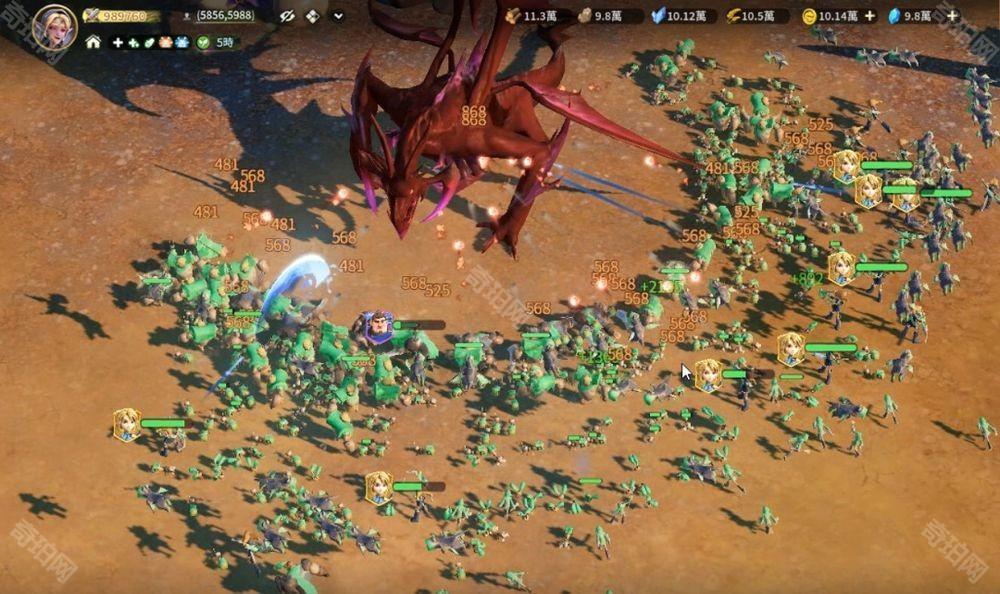Select the blue crystal resource counter 10.12萬
The height and width of the screenshot is (594, 1000).
(679, 16)
